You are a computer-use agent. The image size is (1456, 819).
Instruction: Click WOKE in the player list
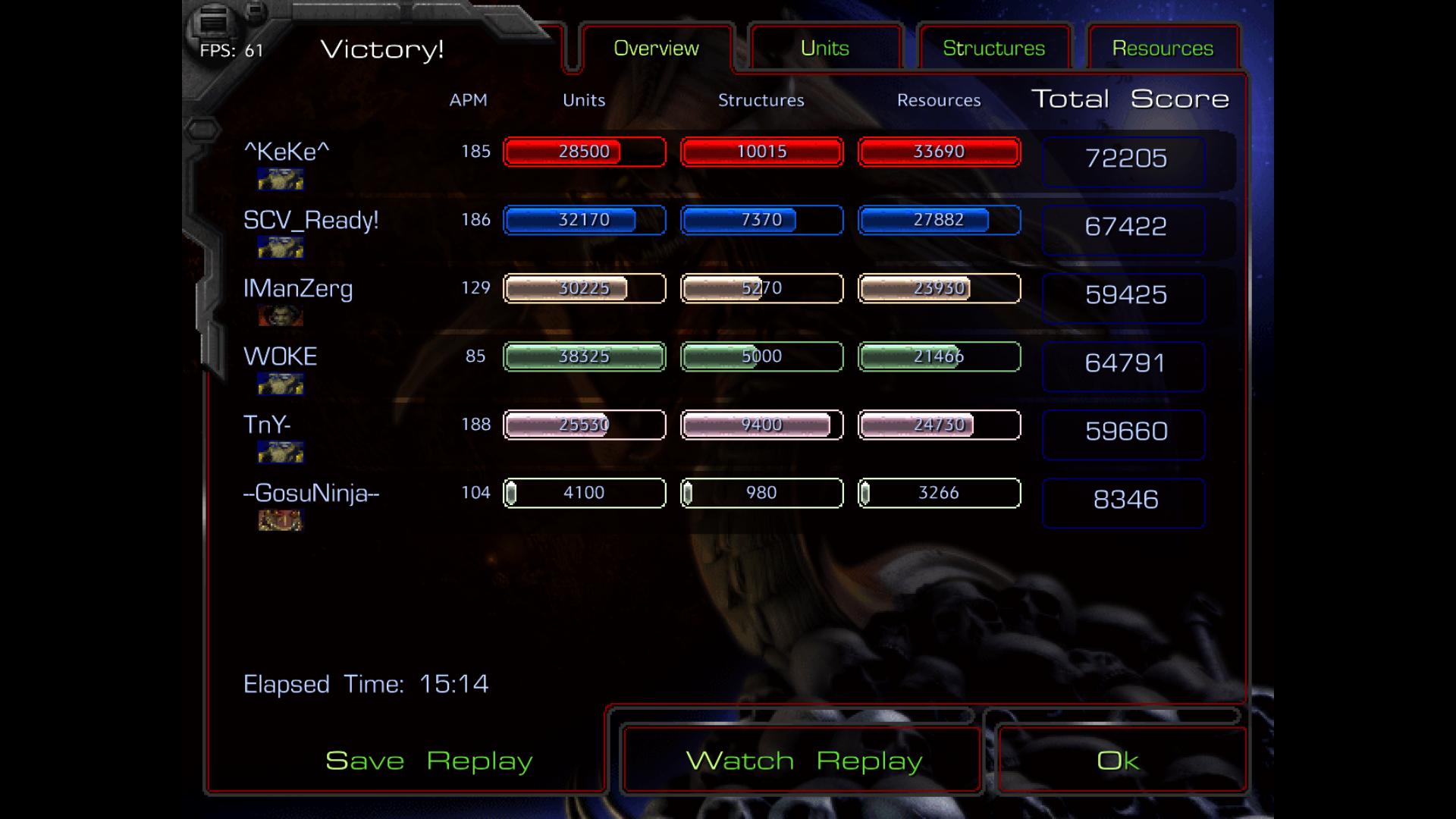pyautogui.click(x=280, y=356)
